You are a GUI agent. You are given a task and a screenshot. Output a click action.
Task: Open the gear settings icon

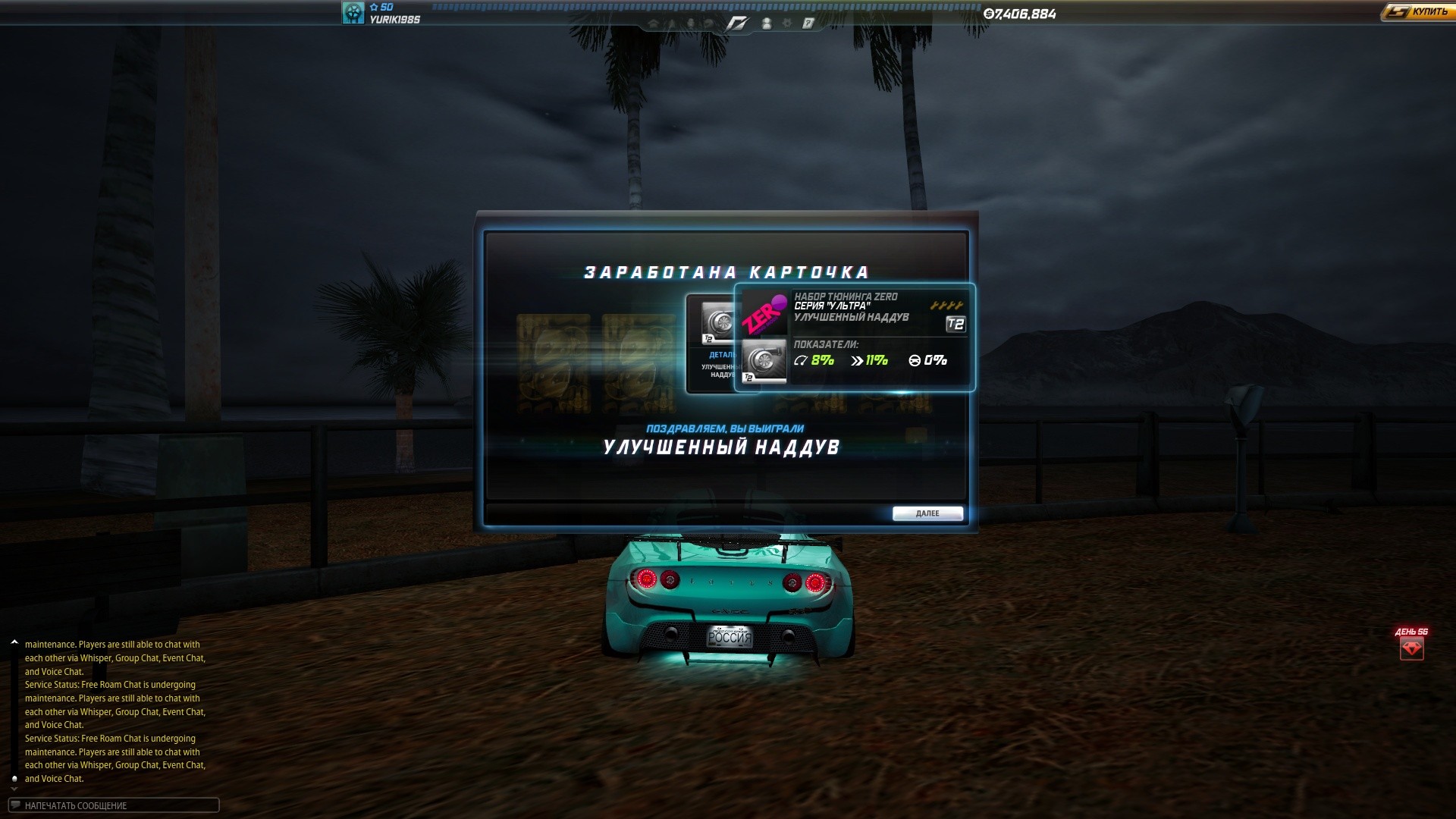pos(787,24)
